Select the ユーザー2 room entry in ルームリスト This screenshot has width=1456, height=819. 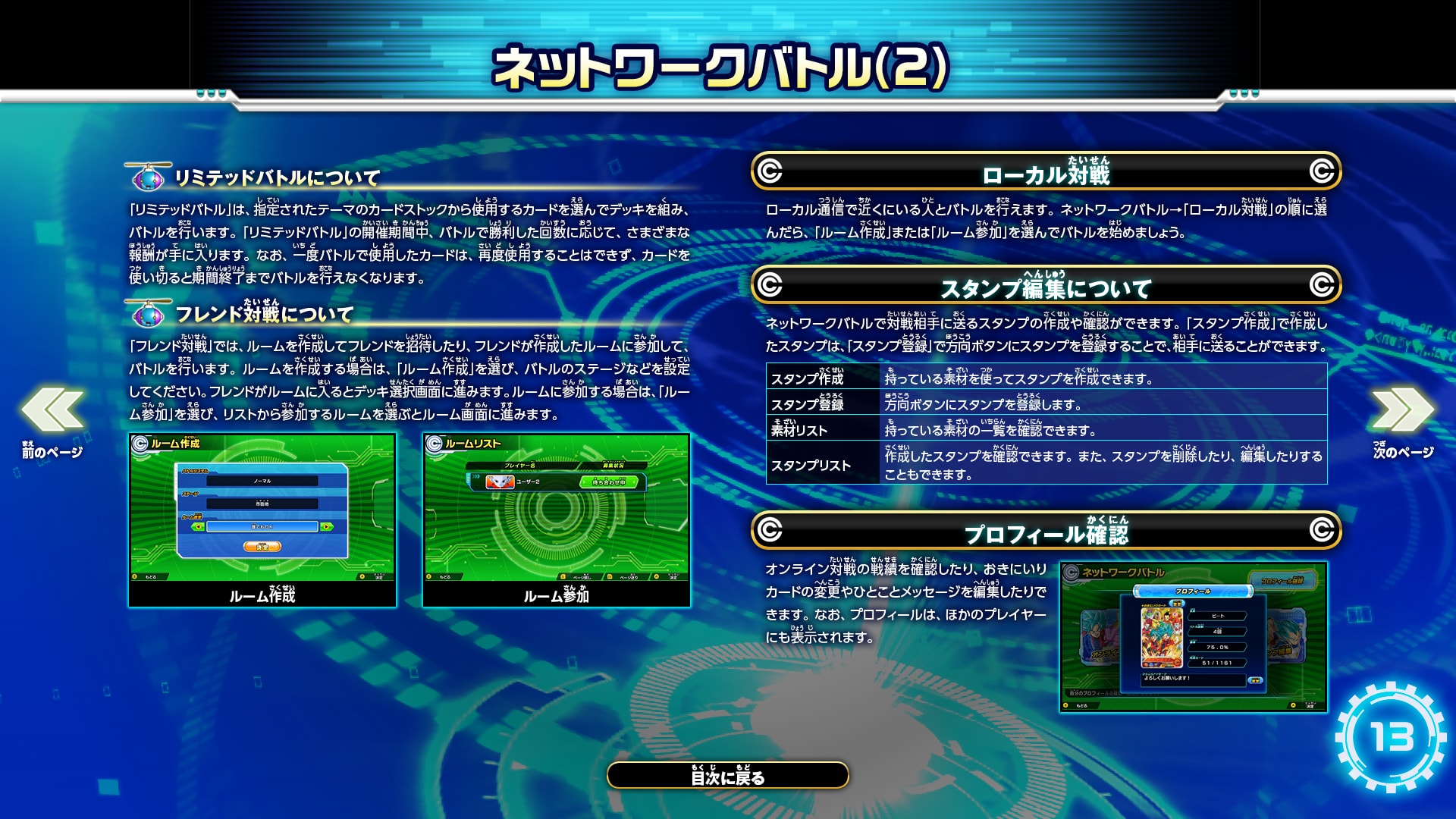click(x=528, y=482)
